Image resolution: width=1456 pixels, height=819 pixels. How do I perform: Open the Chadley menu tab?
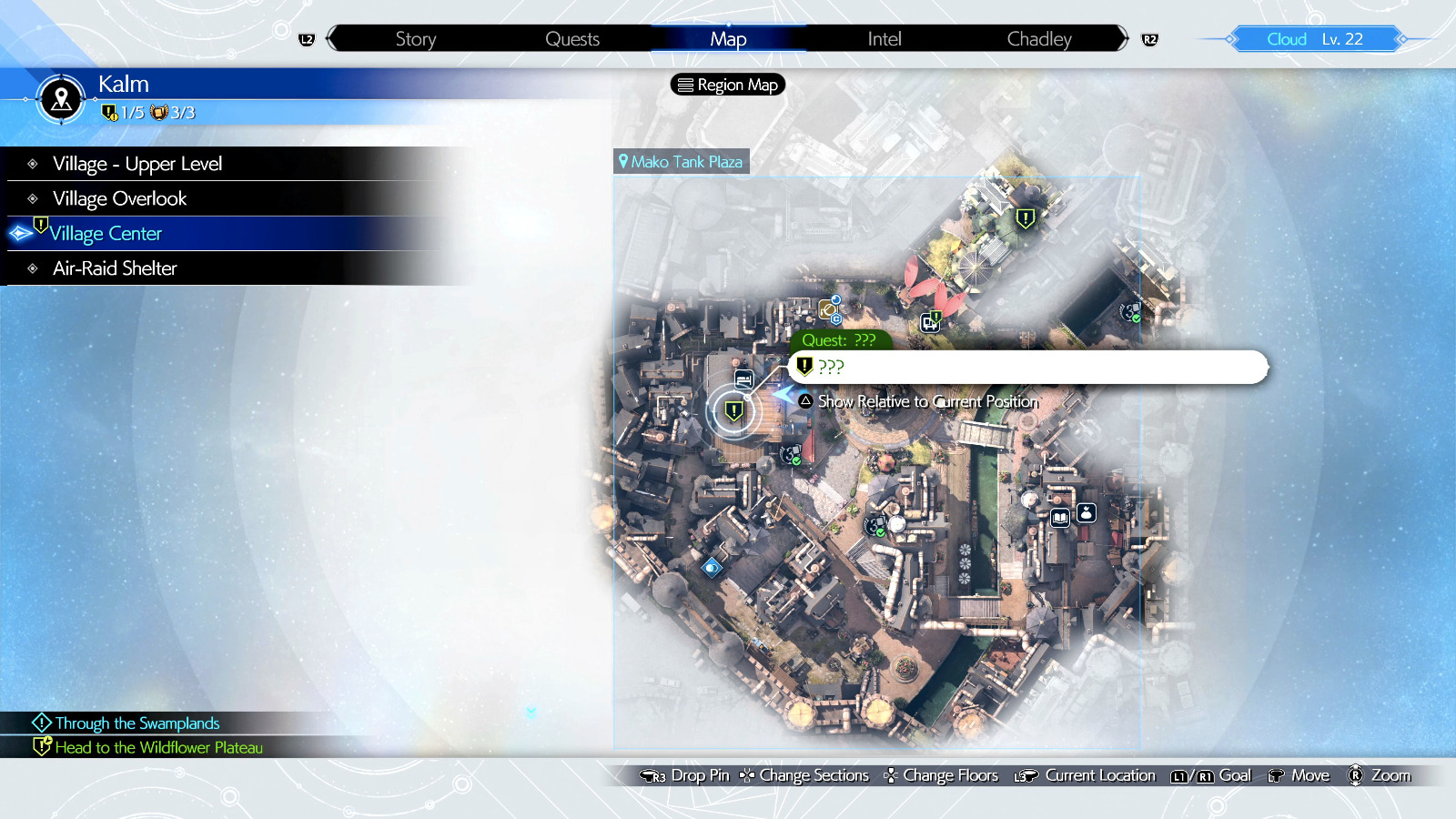1038,38
